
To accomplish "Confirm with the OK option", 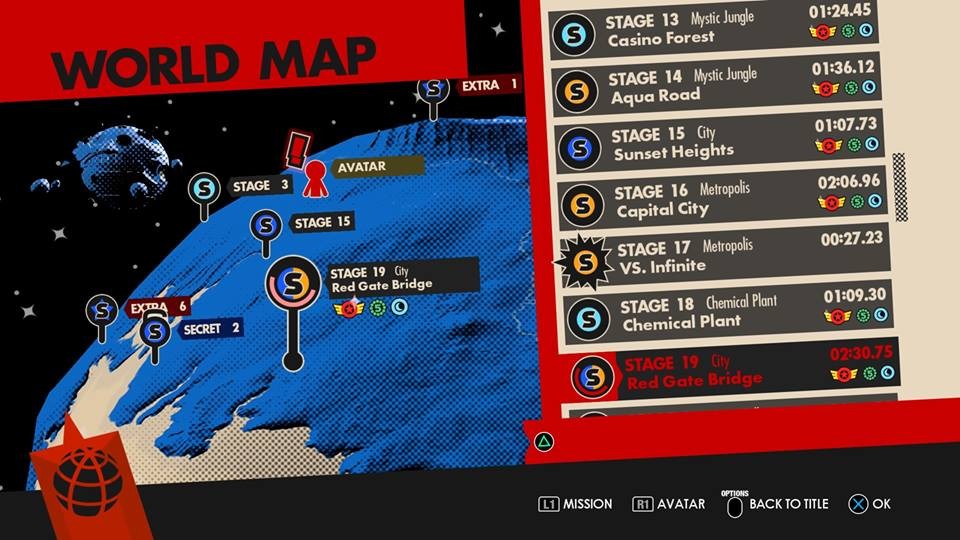I will tap(869, 504).
